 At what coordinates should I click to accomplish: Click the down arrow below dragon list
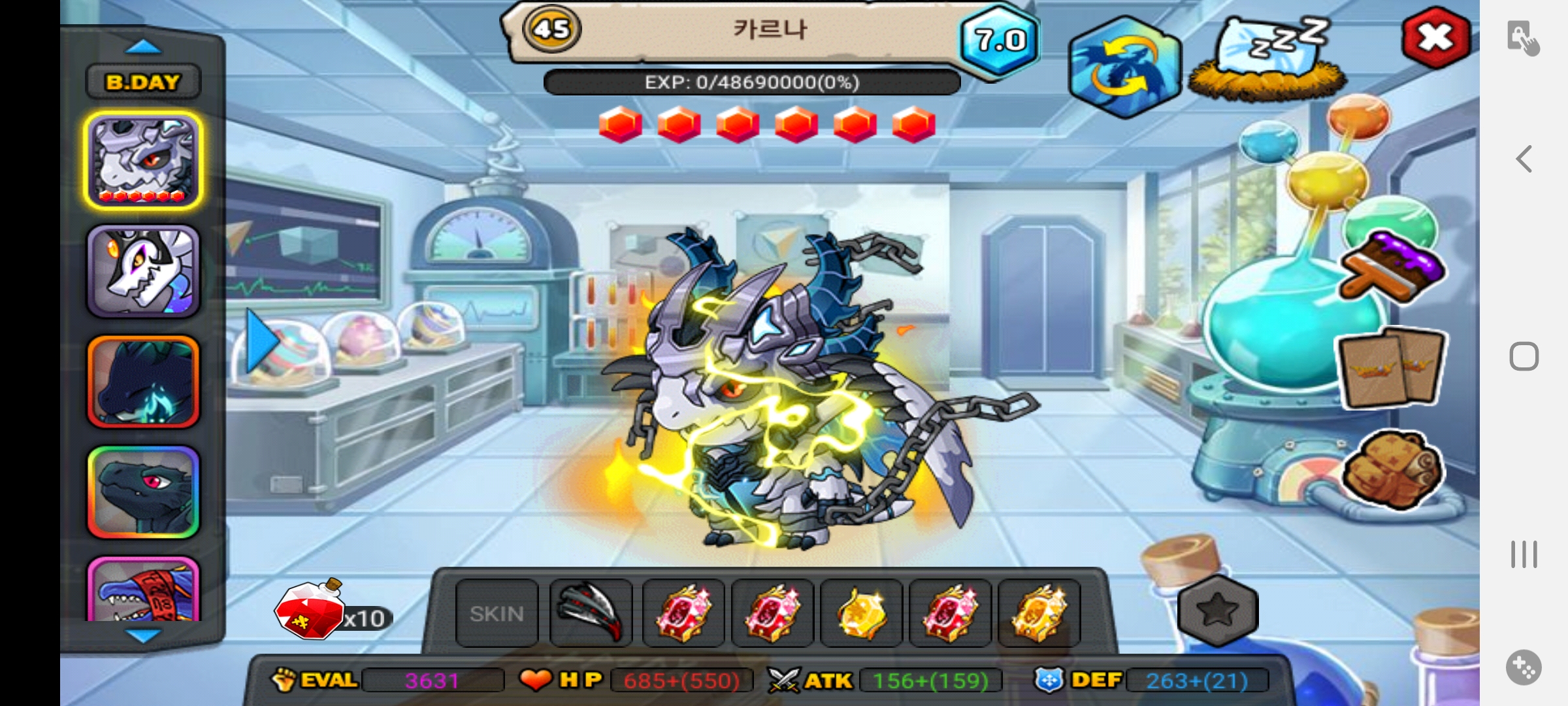[142, 635]
